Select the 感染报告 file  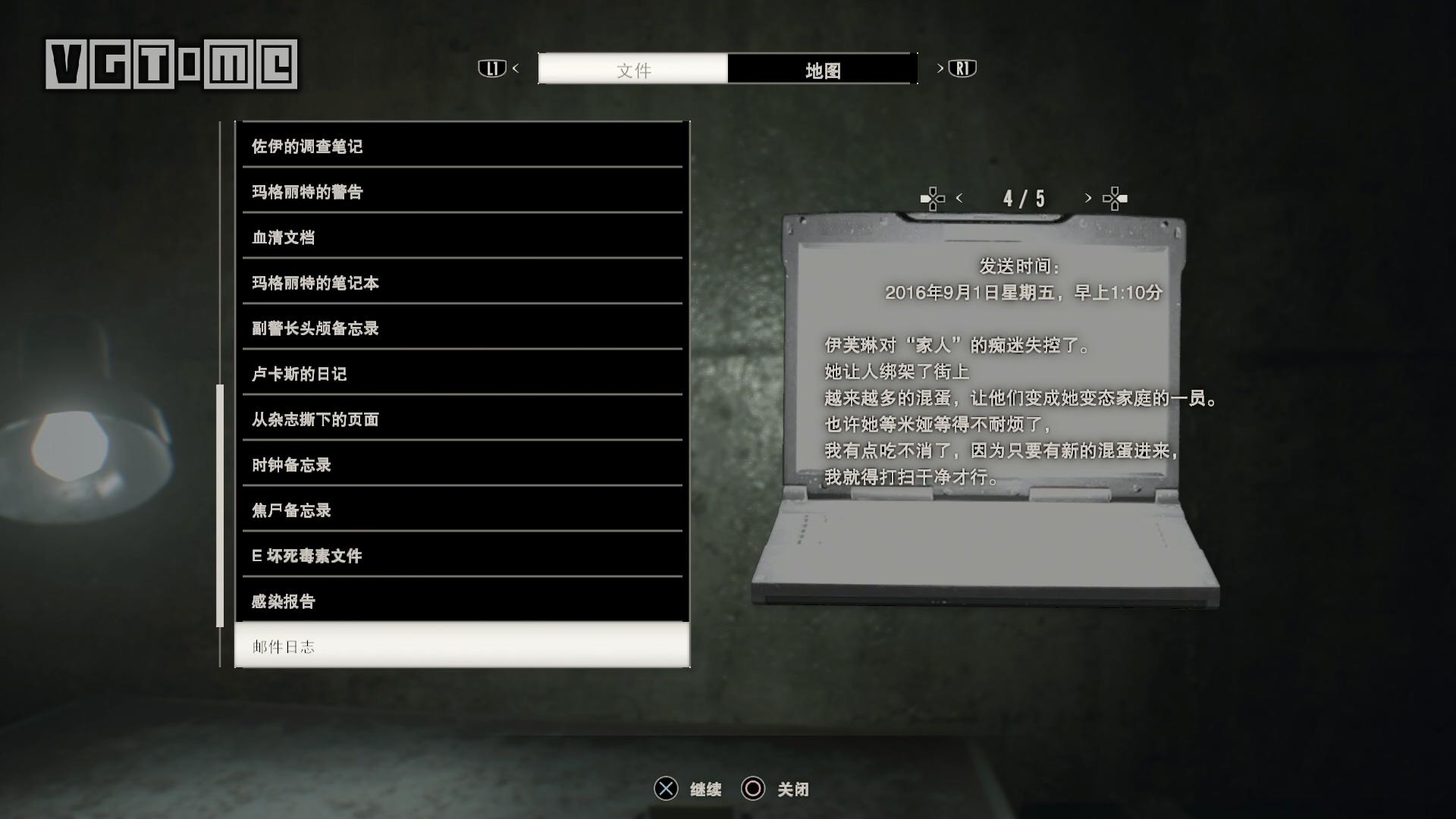pos(462,601)
